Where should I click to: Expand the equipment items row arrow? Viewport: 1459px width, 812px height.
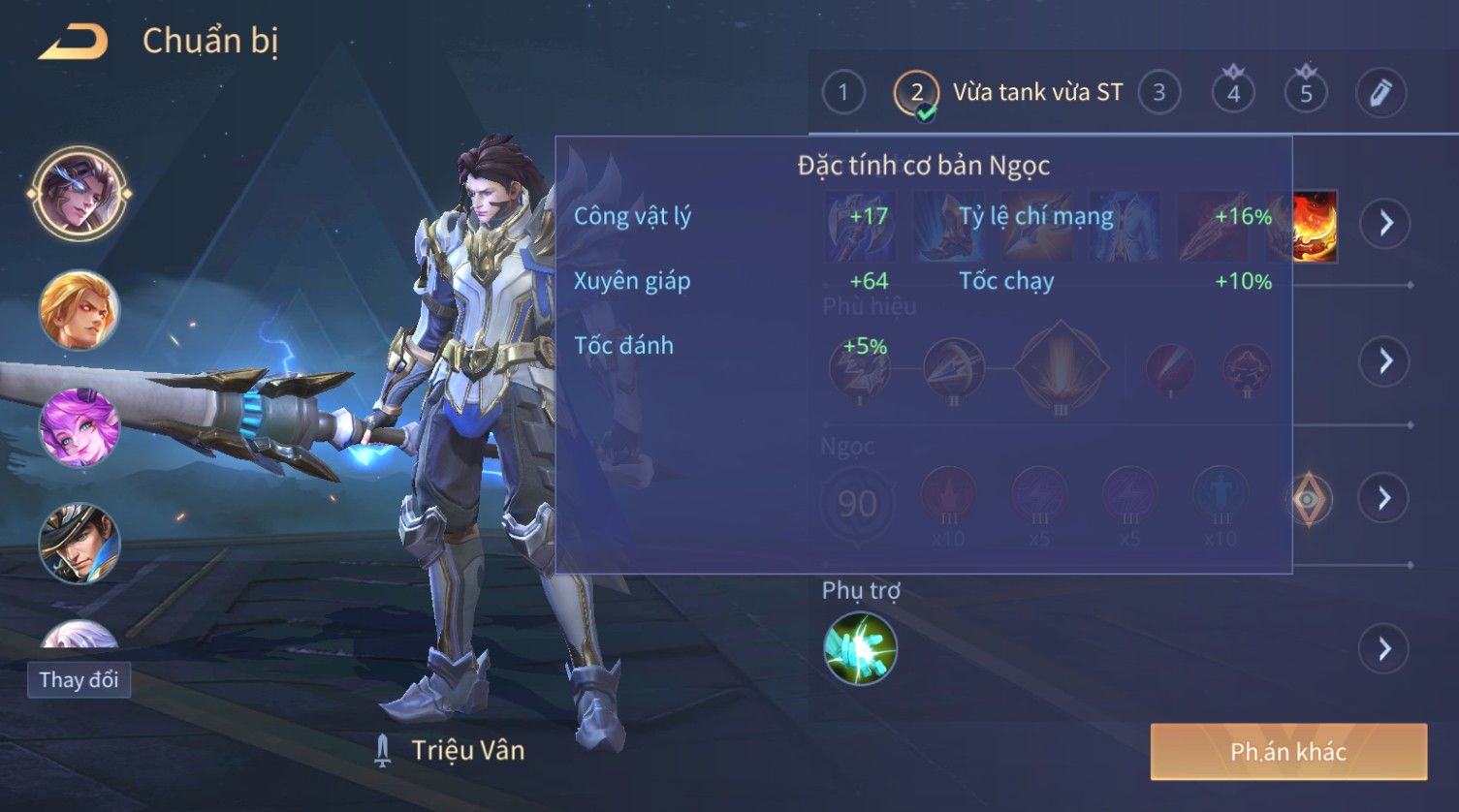(x=1384, y=223)
